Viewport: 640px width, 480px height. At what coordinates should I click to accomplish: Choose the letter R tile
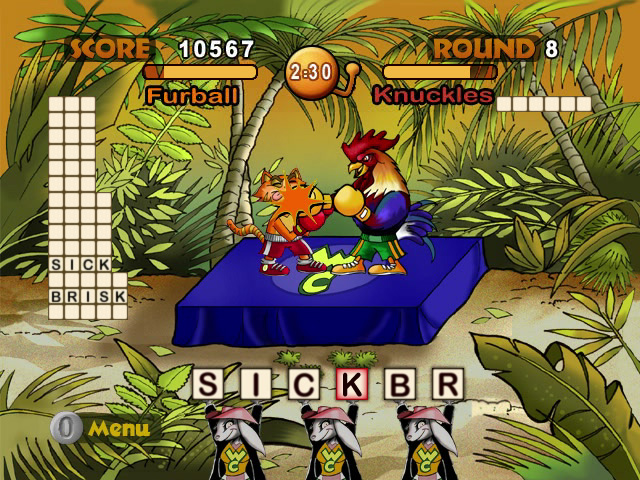coord(447,383)
